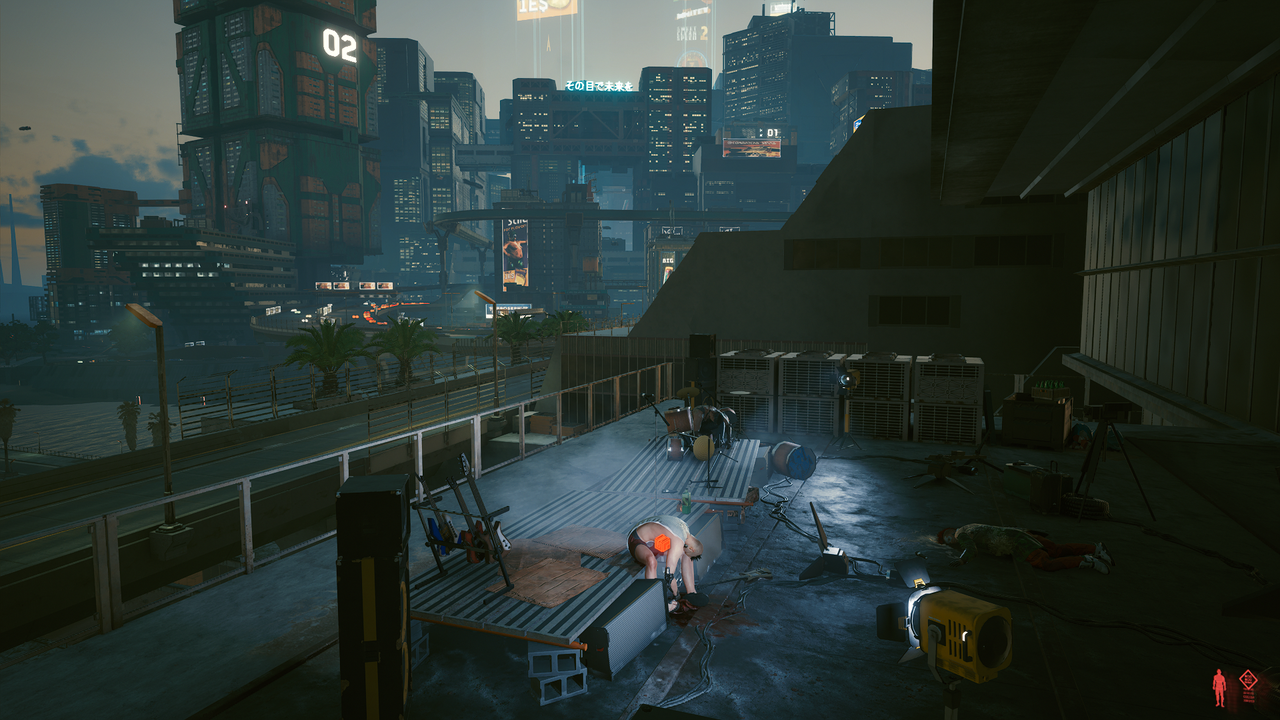1280x720 pixels.
Task: Select the red diamond-shaped HUD icon
Action: (x=1247, y=680)
